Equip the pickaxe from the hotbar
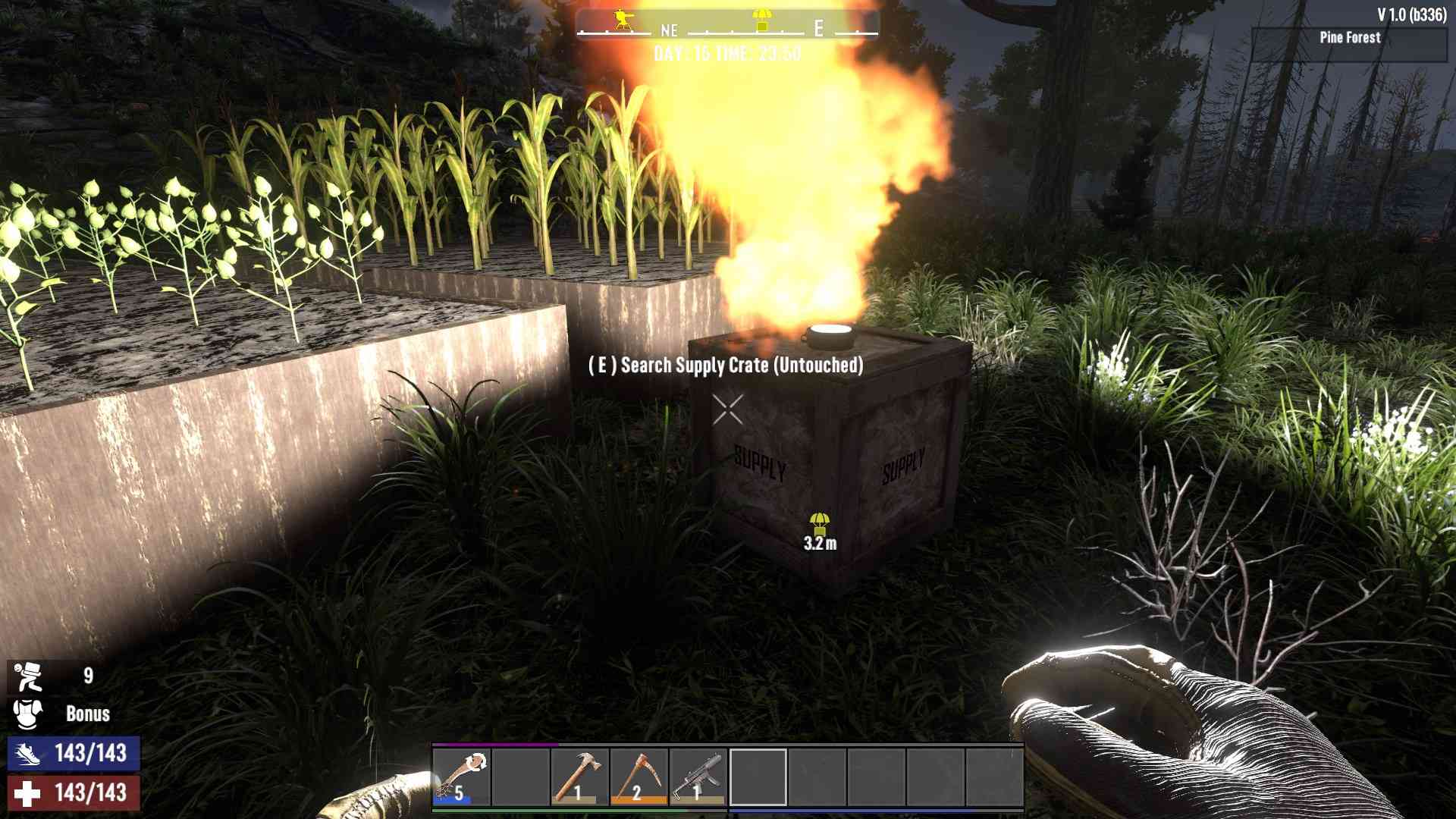 coord(639,777)
